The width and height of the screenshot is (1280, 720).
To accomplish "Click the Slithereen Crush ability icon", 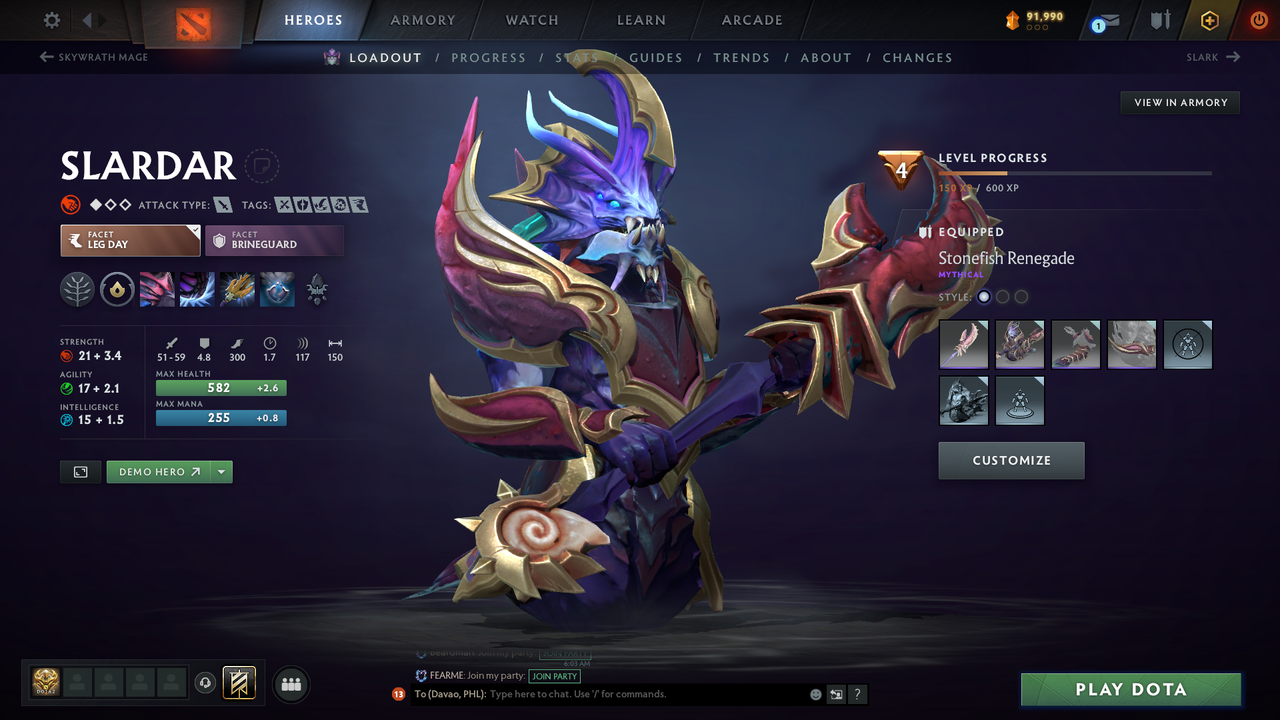I will (197, 289).
